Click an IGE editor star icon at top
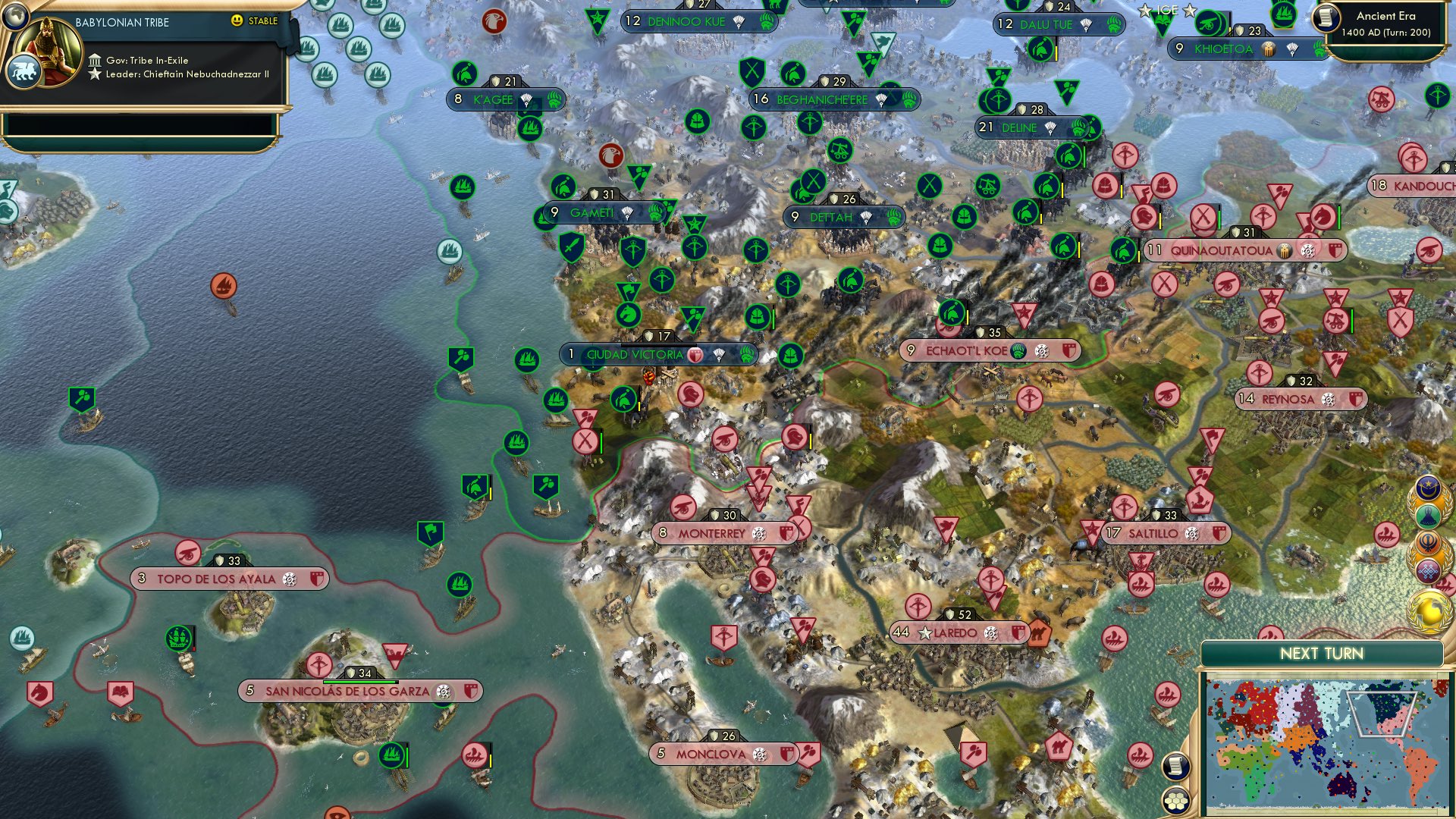The image size is (1456, 819). pyautogui.click(x=1145, y=11)
